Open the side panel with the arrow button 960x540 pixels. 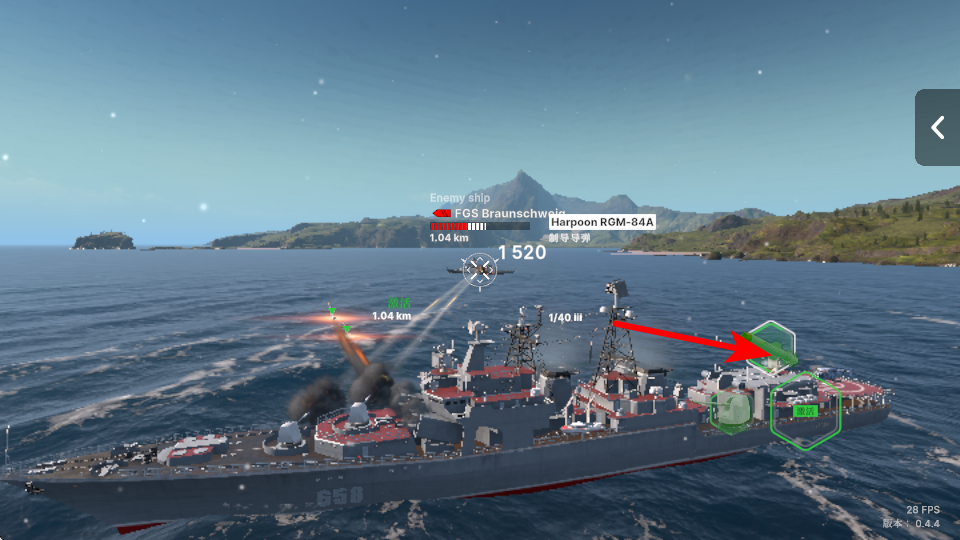point(938,127)
